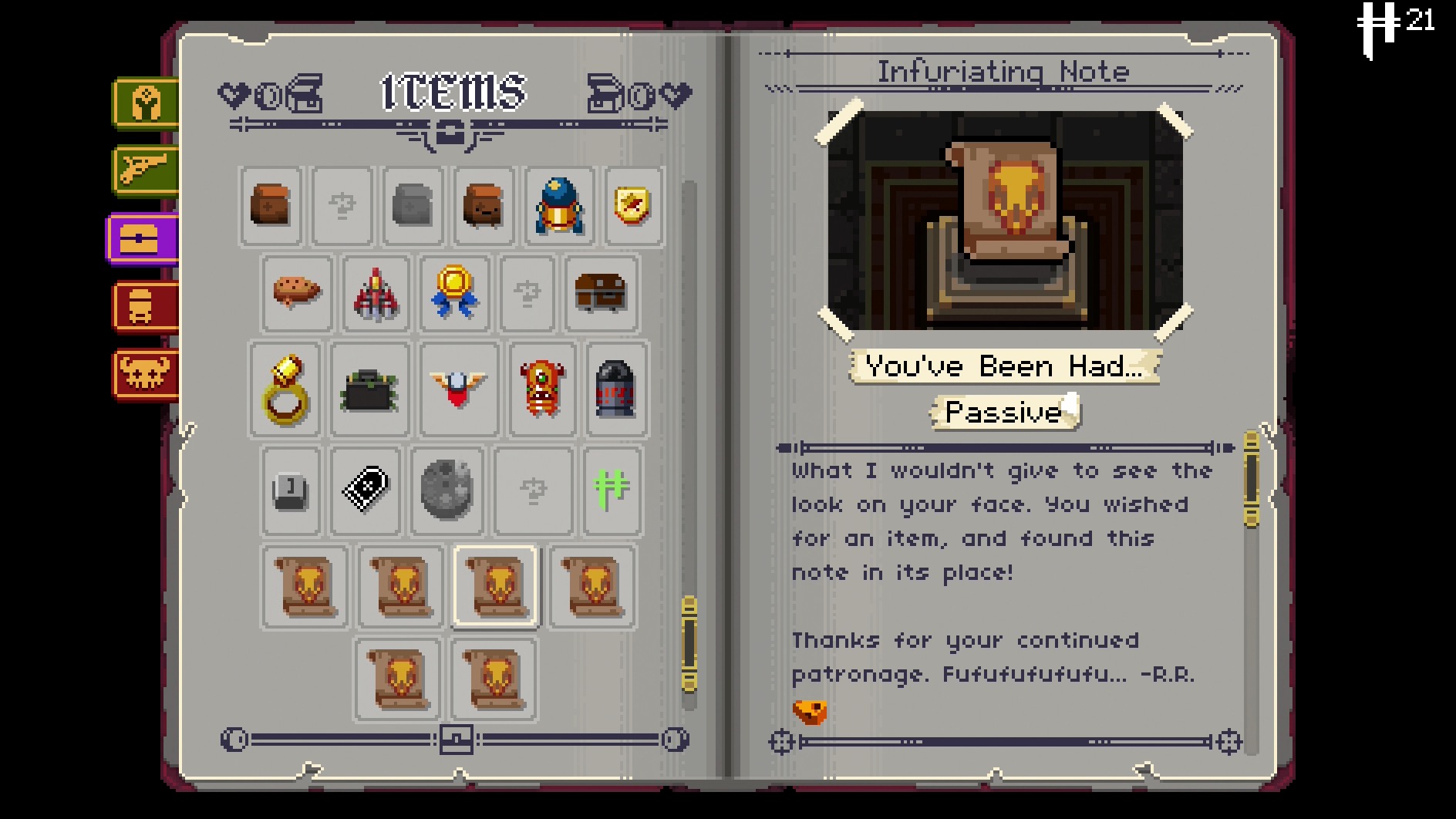Viewport: 1456px width, 819px height.
Task: Choose the green hash symbol item
Action: point(612,490)
